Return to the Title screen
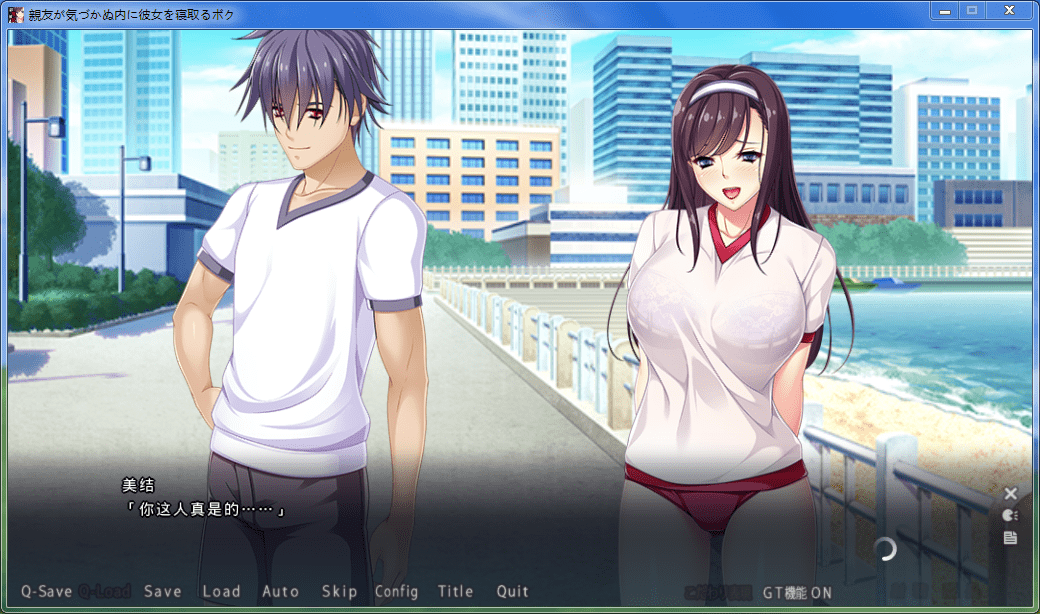This screenshot has width=1040, height=614. pos(455,591)
